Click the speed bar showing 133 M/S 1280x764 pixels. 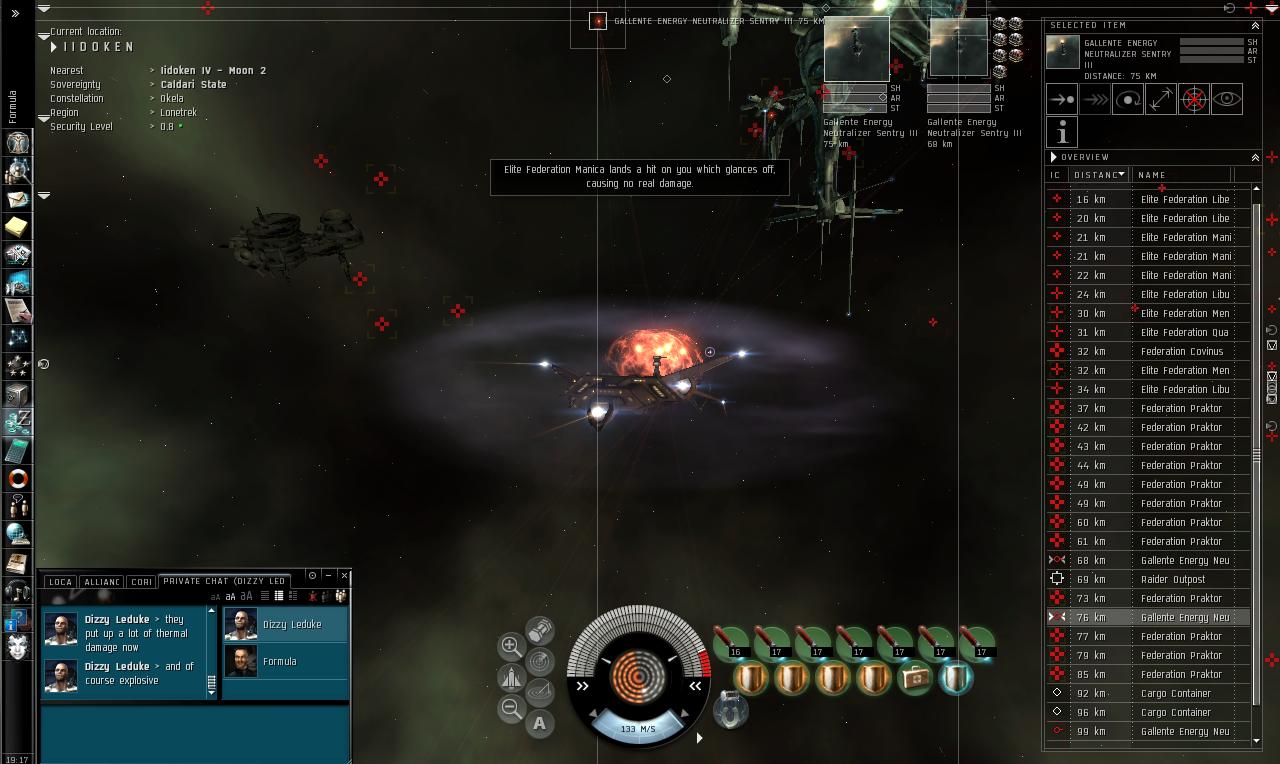click(x=638, y=729)
